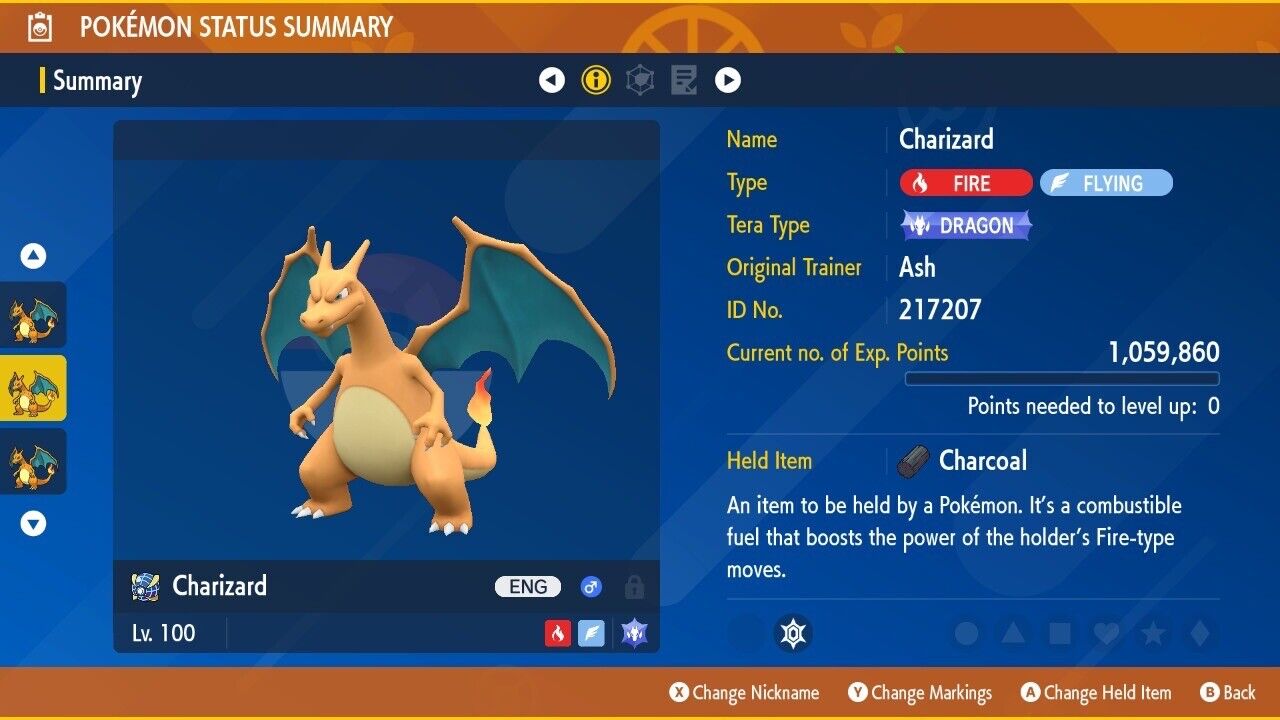Select the yellow info summary tab

[x=596, y=80]
